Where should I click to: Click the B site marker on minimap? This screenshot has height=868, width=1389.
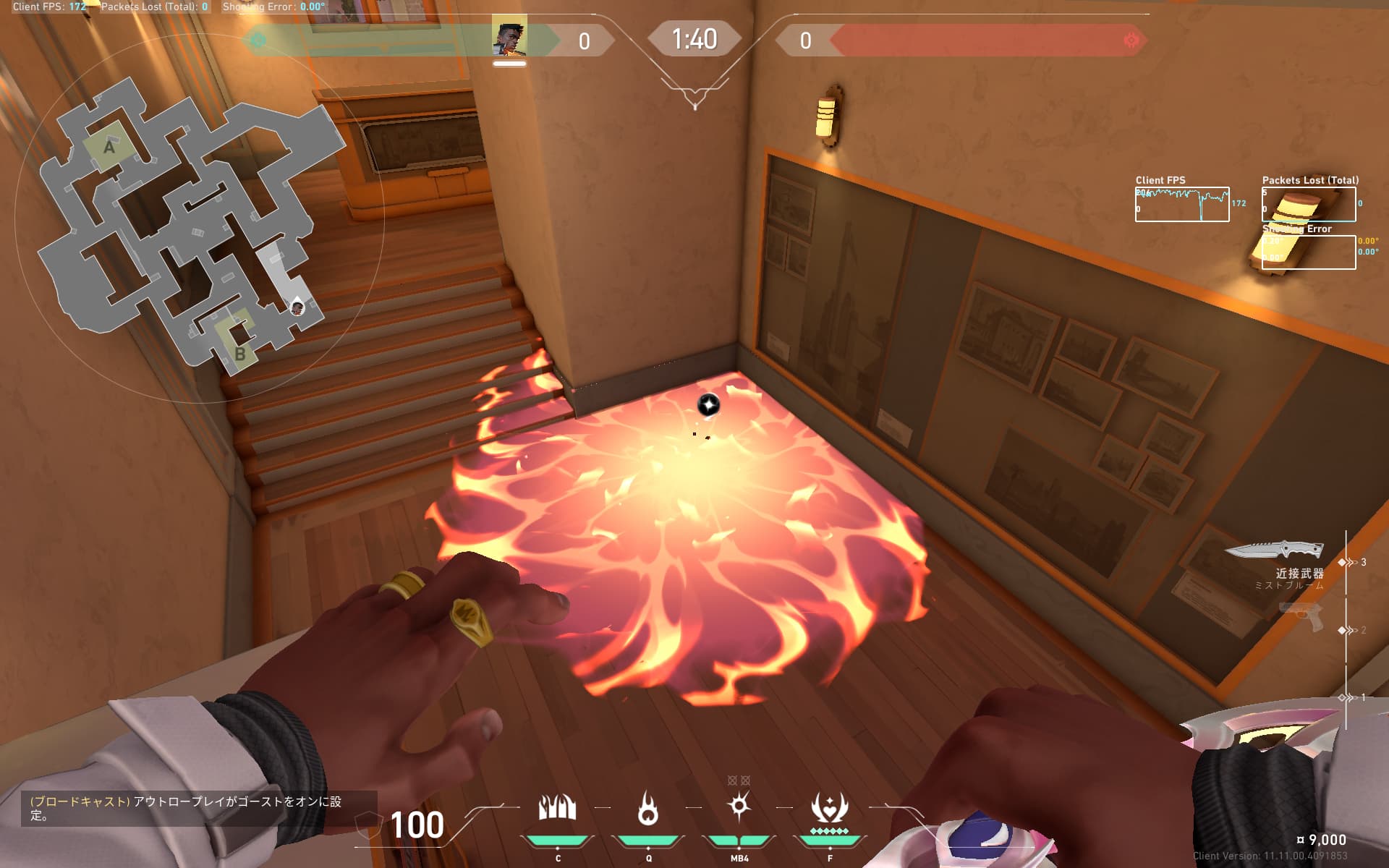click(239, 354)
